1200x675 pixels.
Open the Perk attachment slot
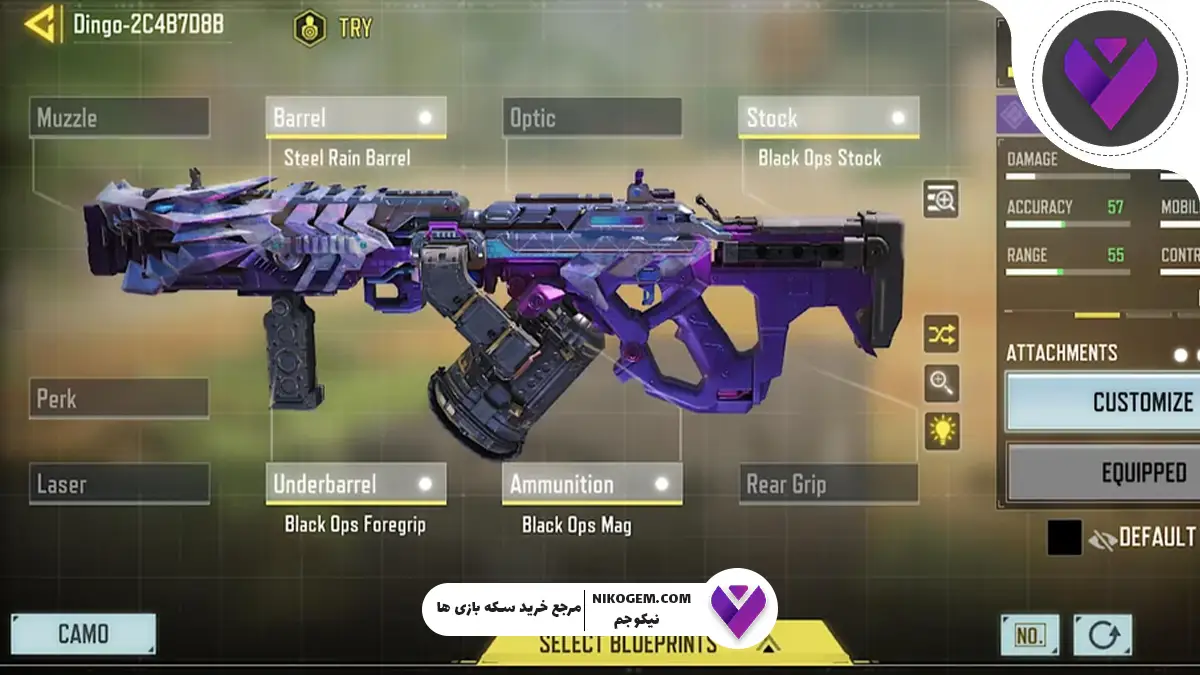pos(120,399)
